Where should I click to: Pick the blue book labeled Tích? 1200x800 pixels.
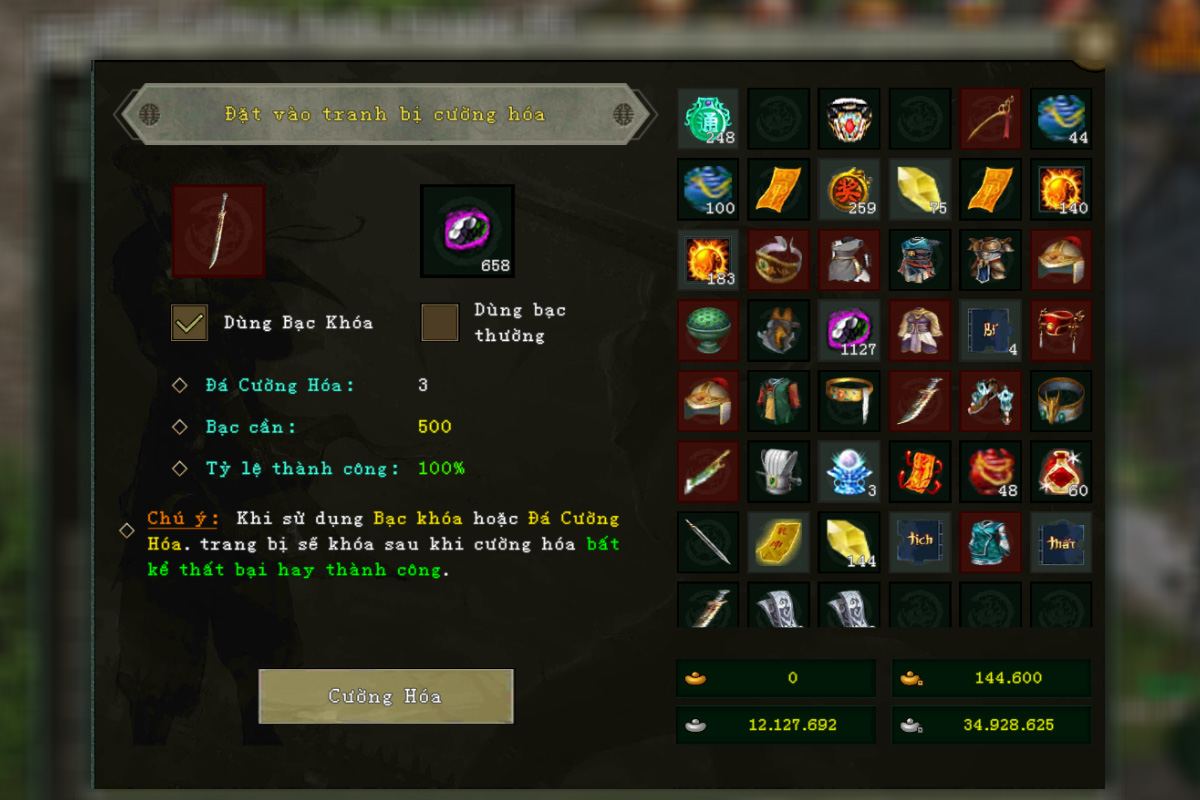click(920, 542)
